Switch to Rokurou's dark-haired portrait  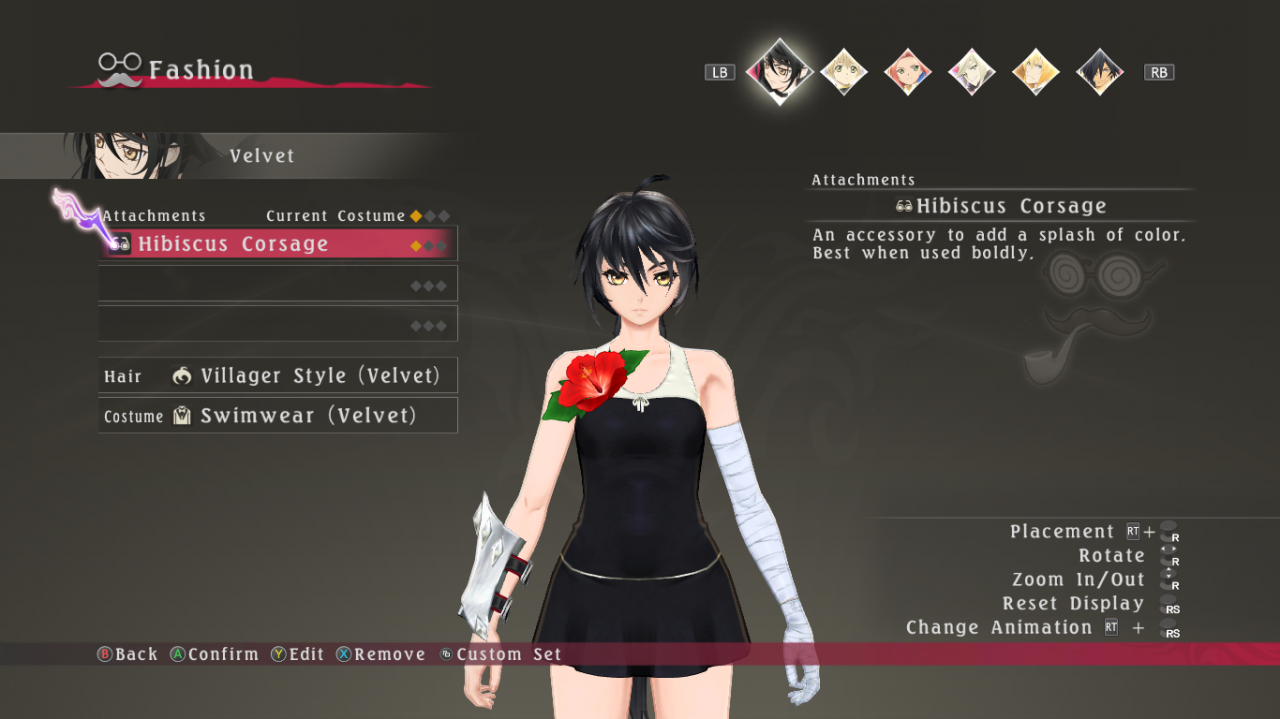coord(1099,72)
